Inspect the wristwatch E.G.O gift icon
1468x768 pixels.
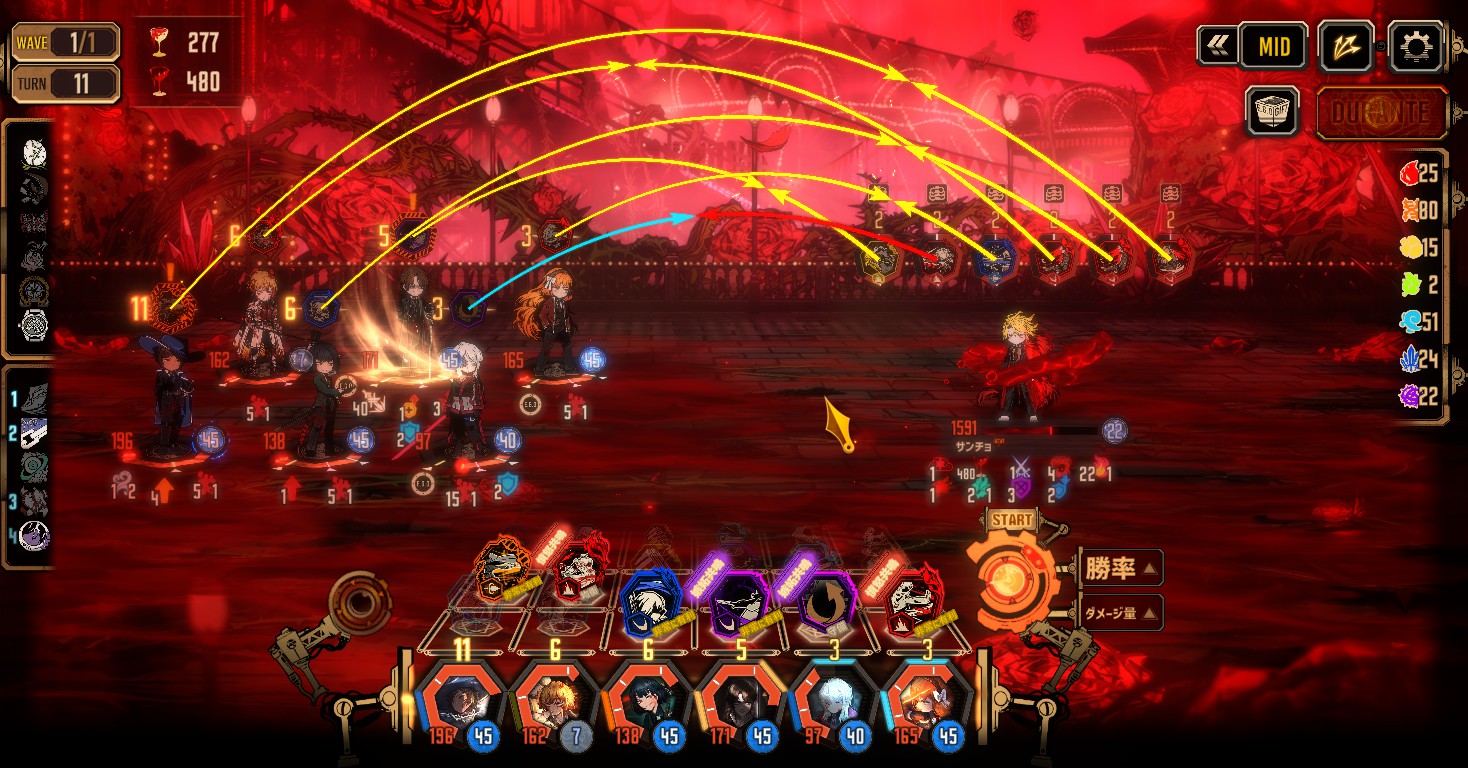click(34, 325)
